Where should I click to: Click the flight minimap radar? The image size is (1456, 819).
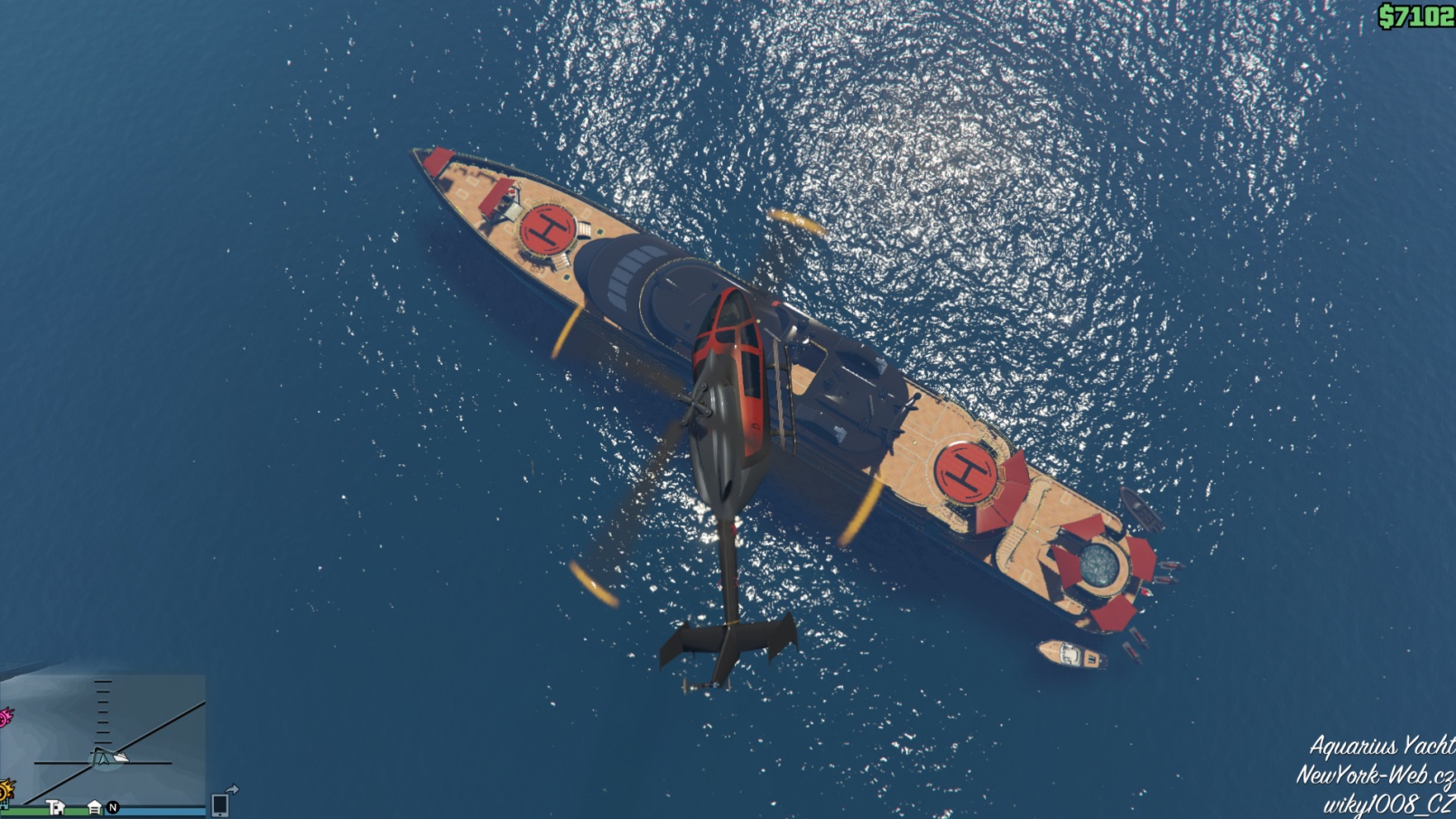(103, 738)
